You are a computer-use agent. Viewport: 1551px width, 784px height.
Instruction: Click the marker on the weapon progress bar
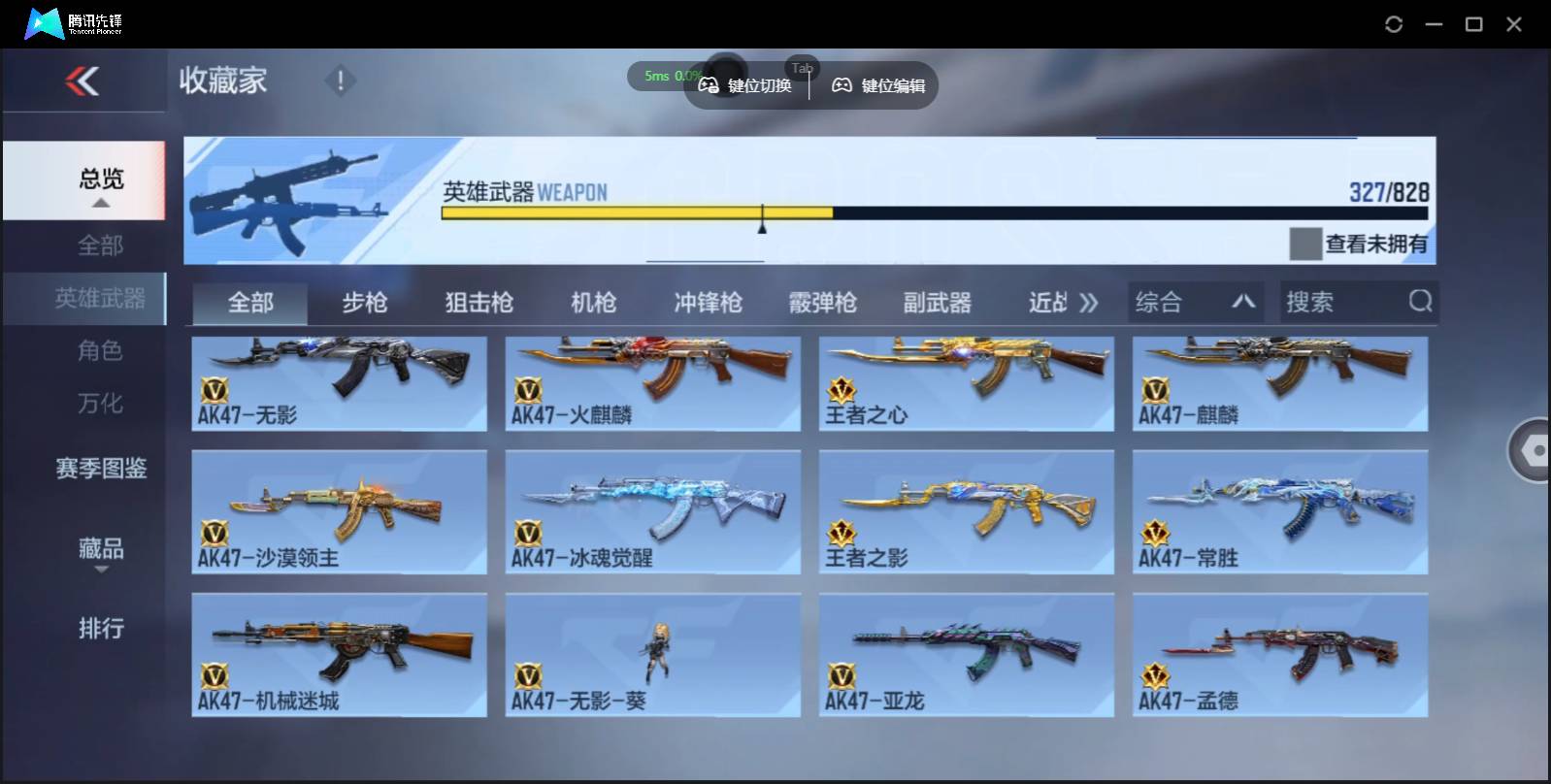click(762, 218)
